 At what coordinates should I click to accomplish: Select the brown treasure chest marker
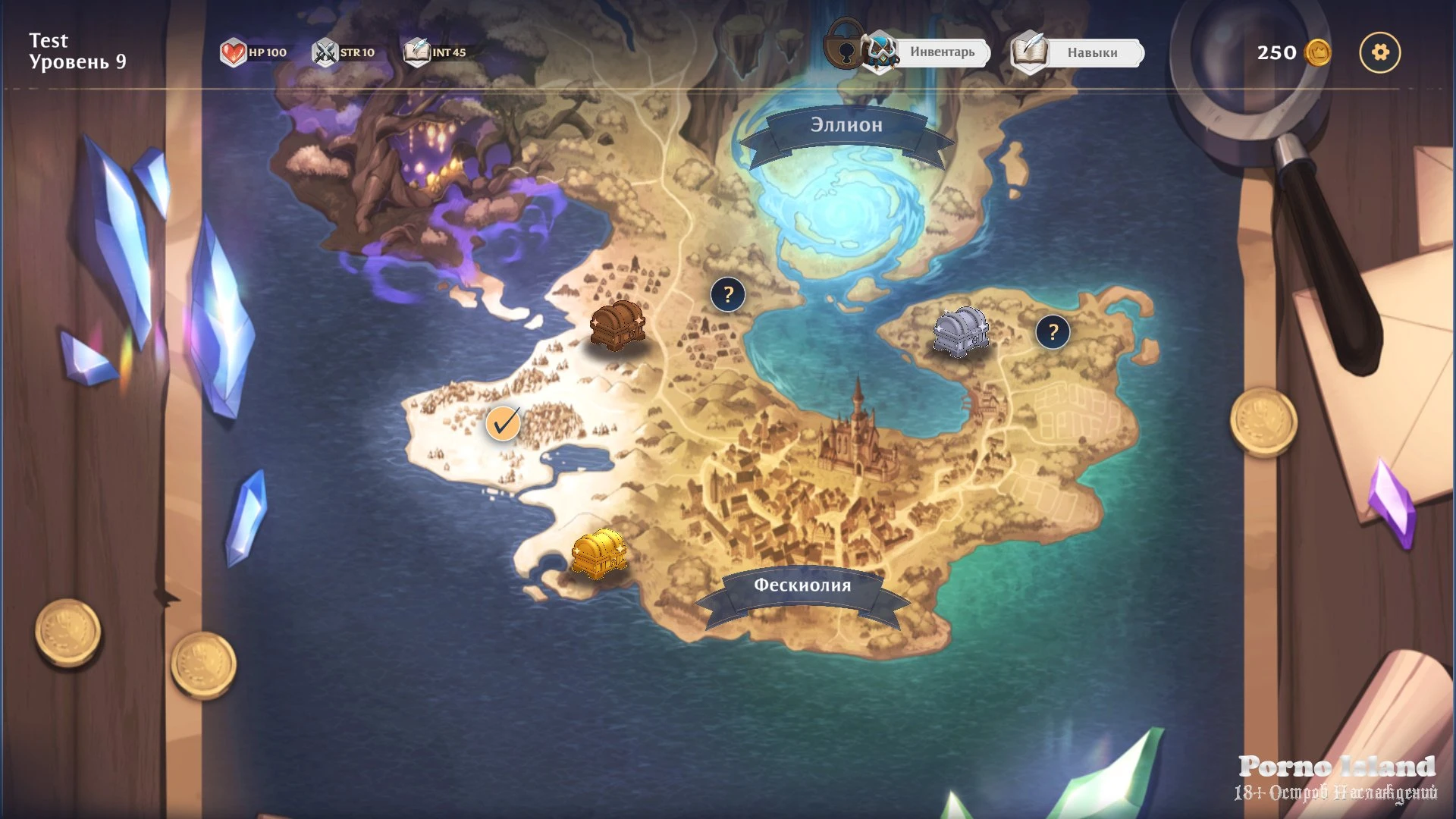(x=617, y=325)
